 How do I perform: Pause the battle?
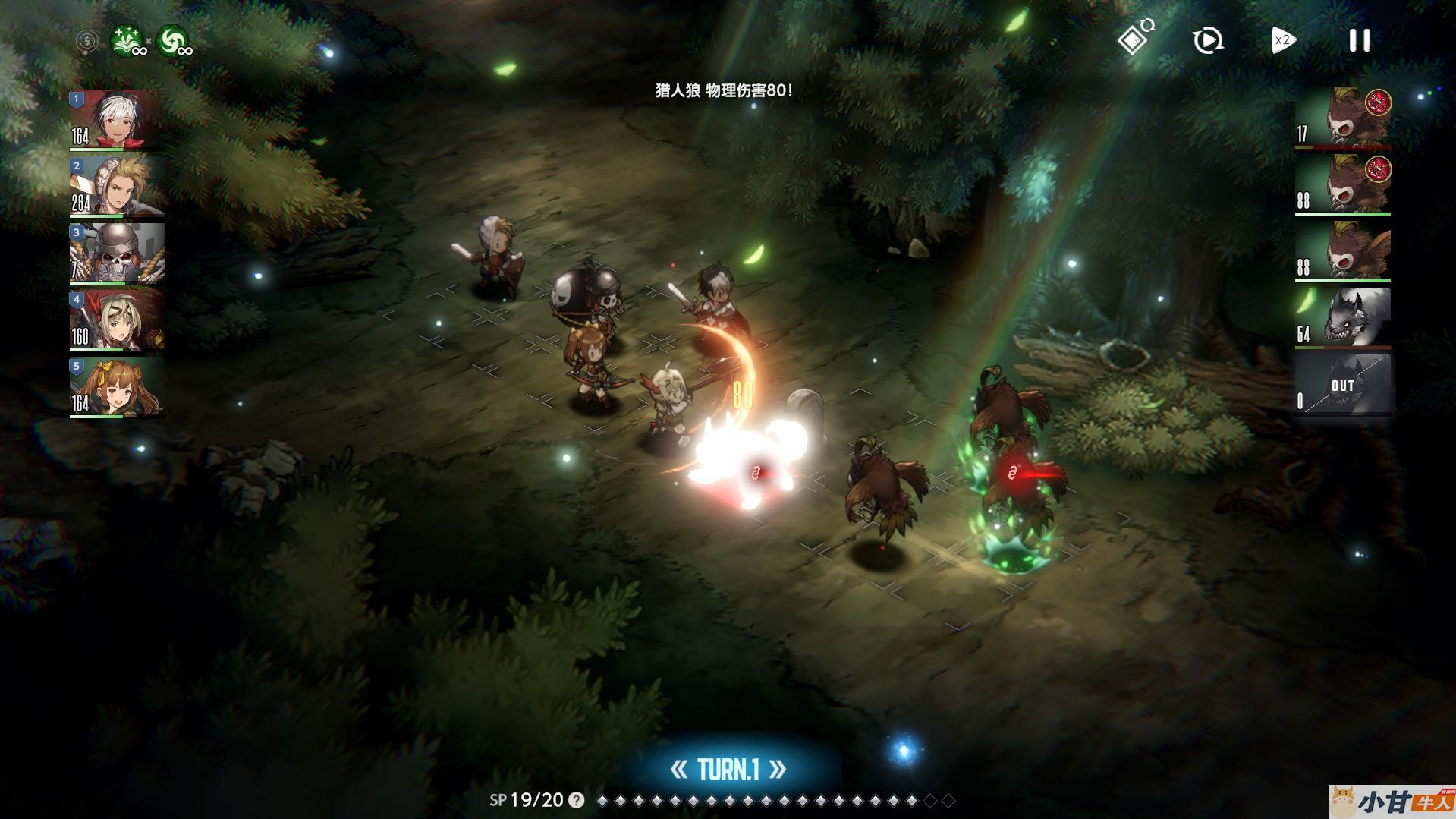point(1359,40)
